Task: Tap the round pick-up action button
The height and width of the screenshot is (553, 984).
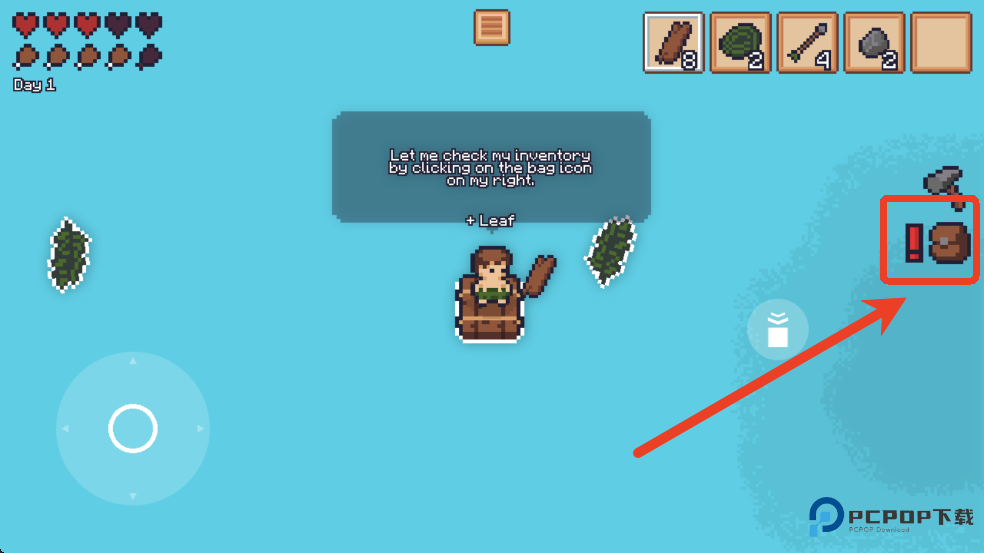Action: [x=778, y=330]
